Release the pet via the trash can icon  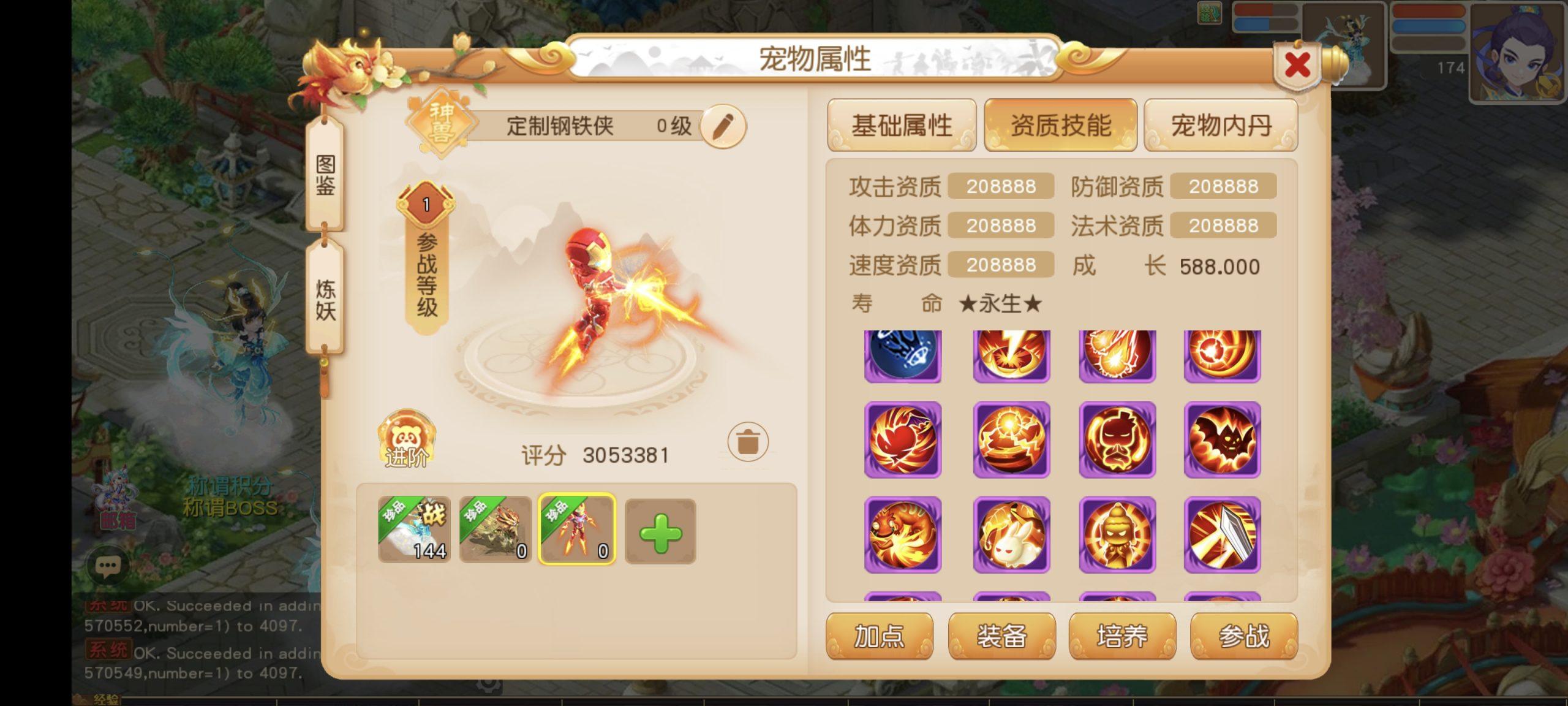[x=748, y=441]
